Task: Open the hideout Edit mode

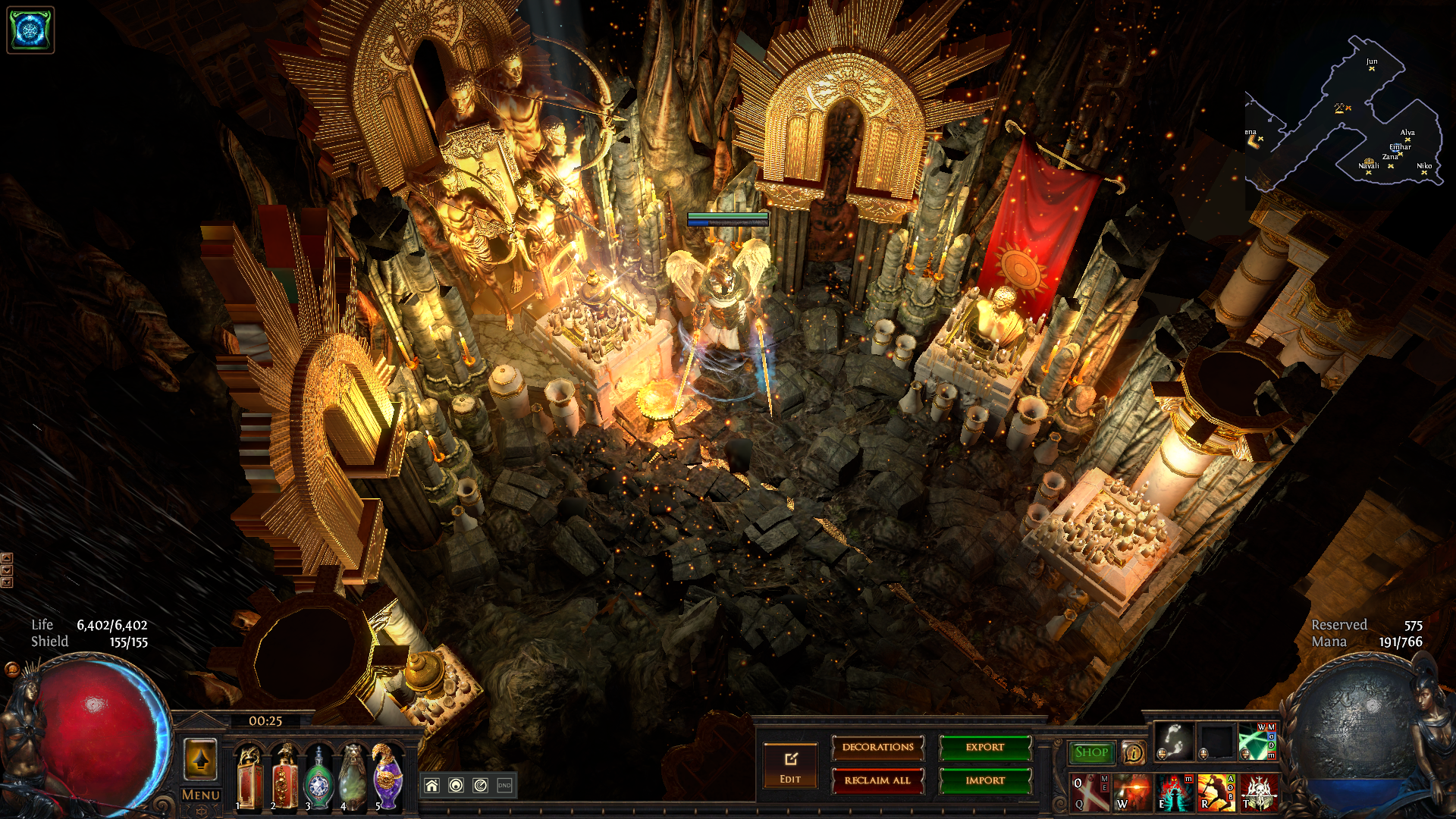Action: pyautogui.click(x=790, y=766)
